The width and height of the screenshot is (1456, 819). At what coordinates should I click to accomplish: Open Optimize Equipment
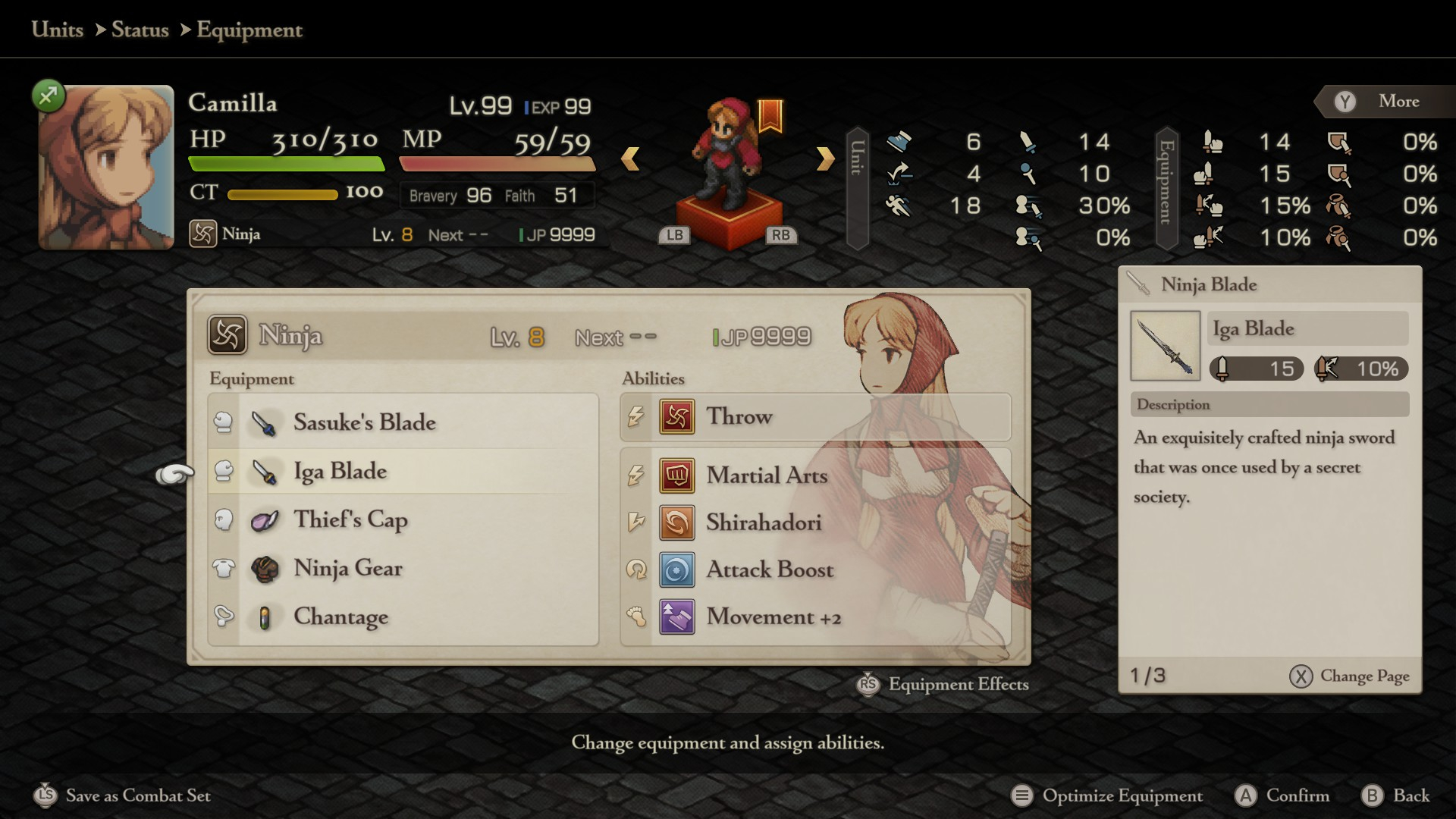[1107, 795]
